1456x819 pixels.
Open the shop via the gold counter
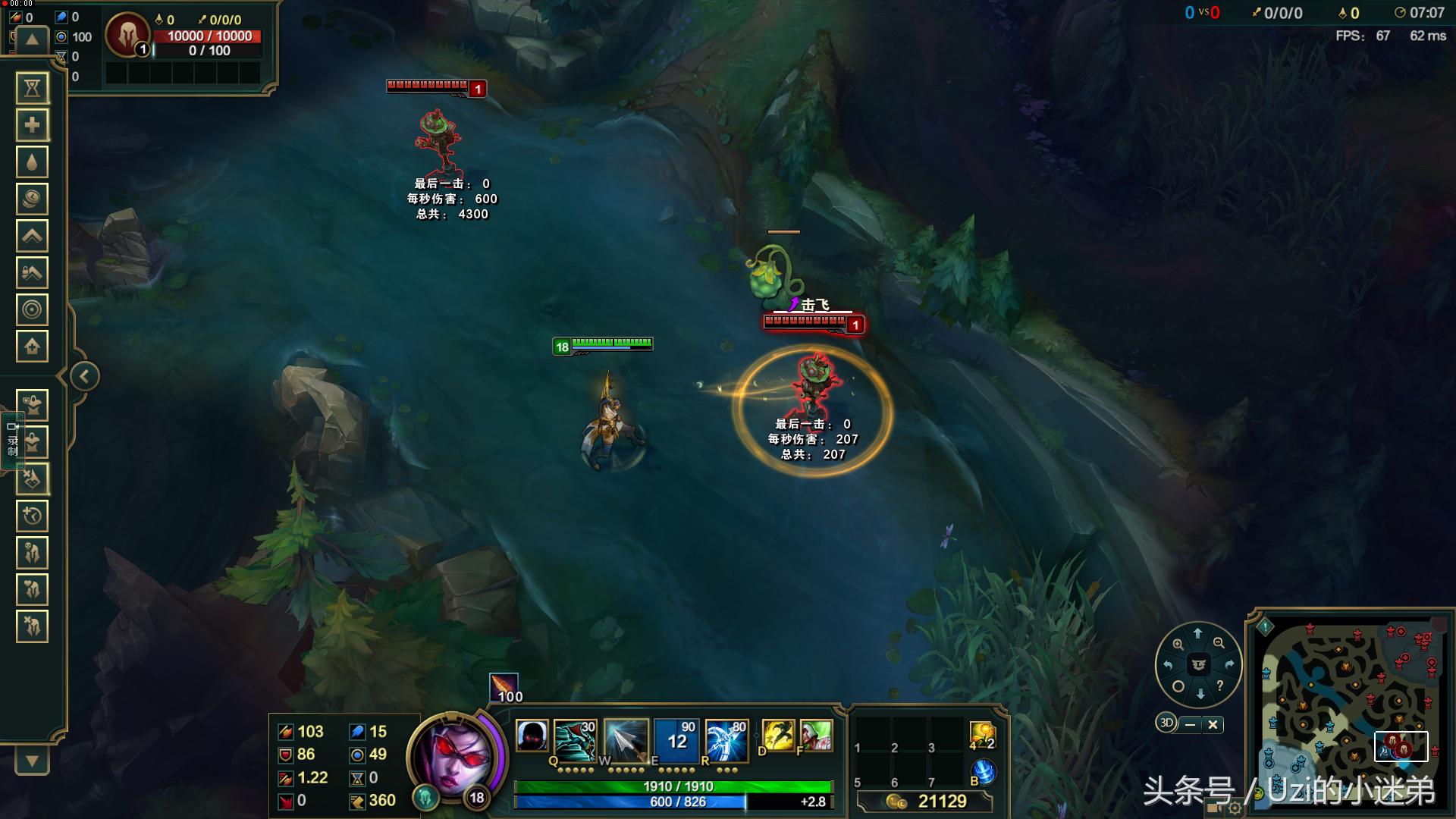click(x=927, y=802)
